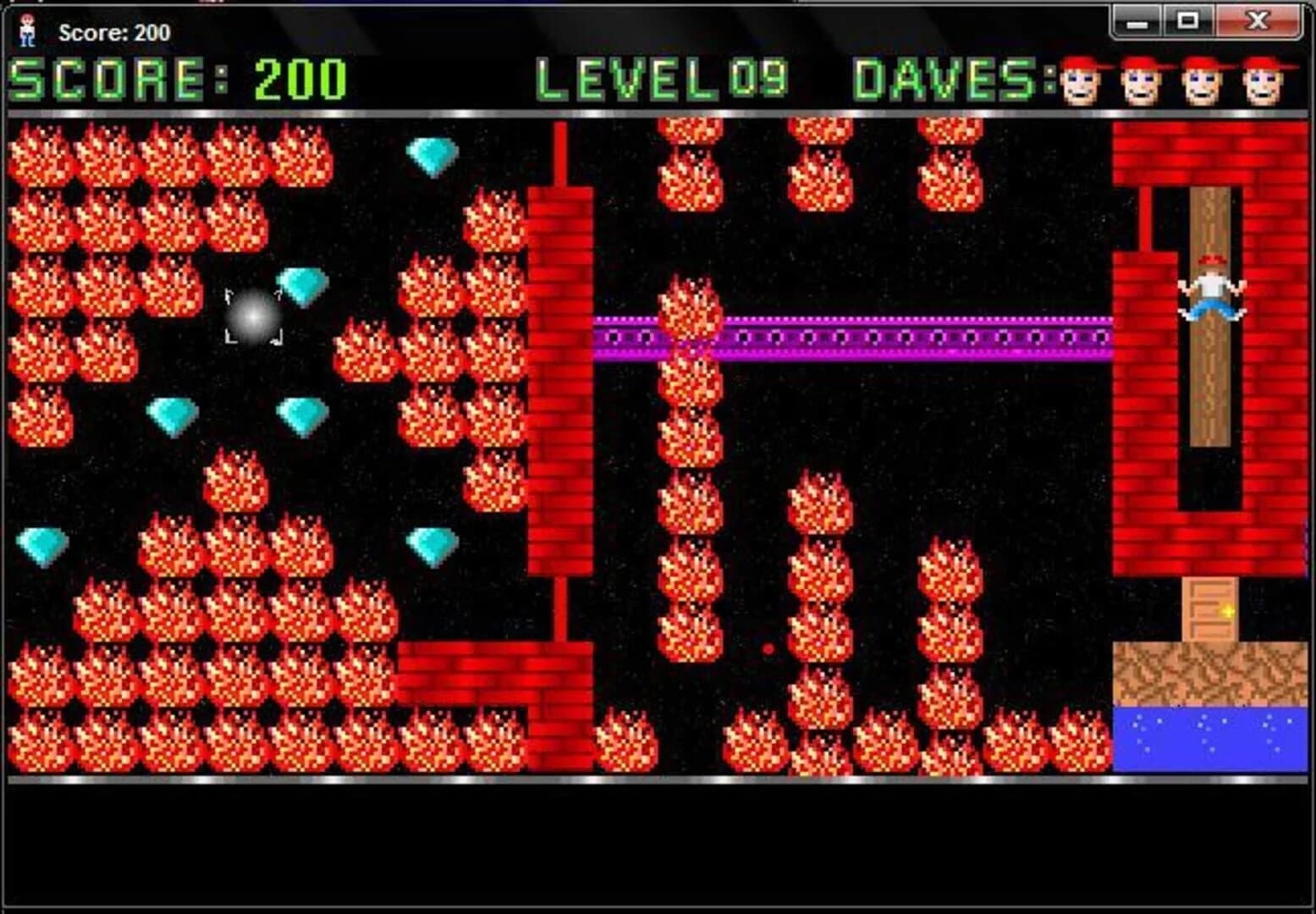
Task: Click the diamond next to the boulder
Action: 304,284
